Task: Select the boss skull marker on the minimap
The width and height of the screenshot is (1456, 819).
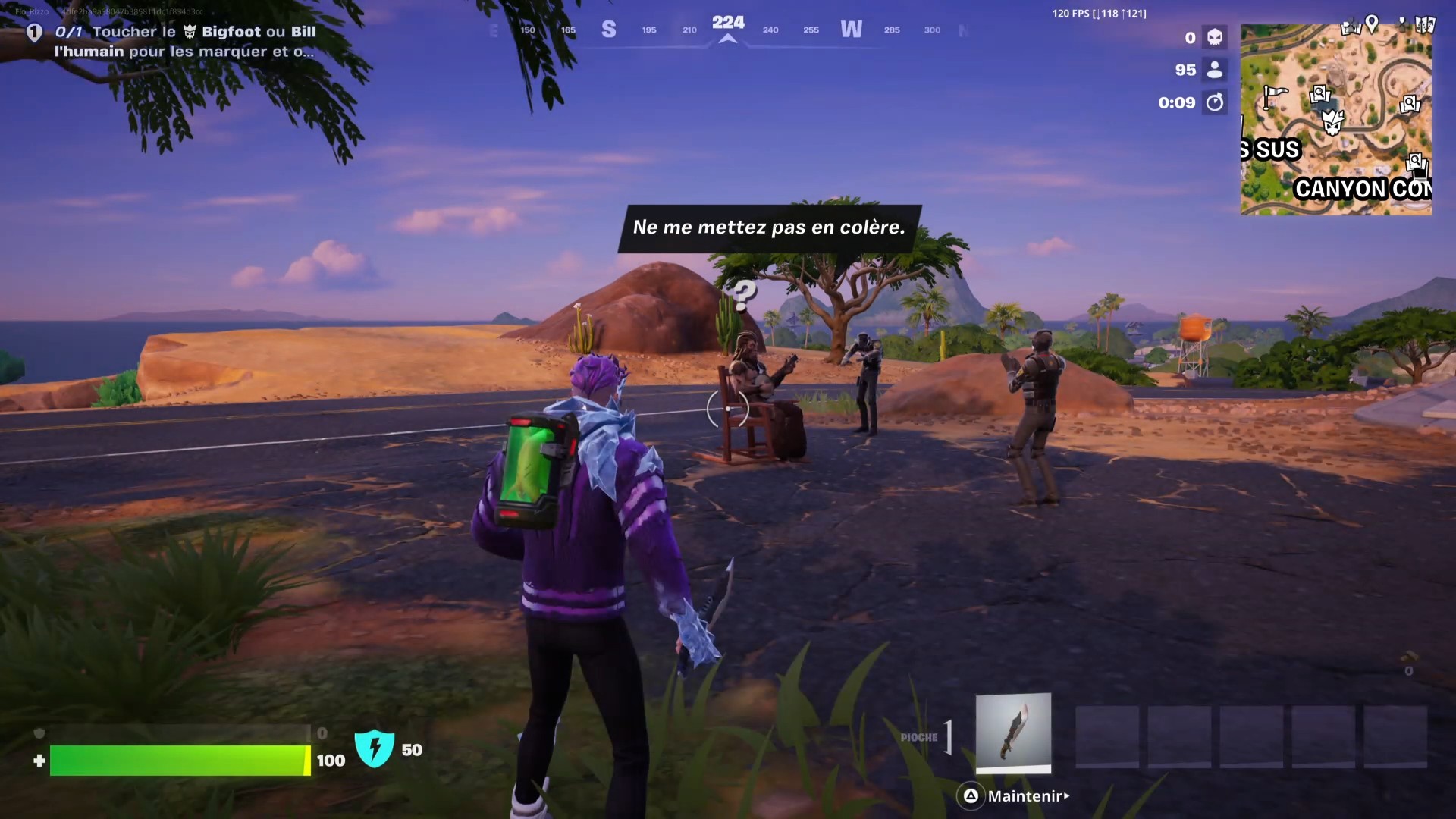Action: coord(1333,123)
